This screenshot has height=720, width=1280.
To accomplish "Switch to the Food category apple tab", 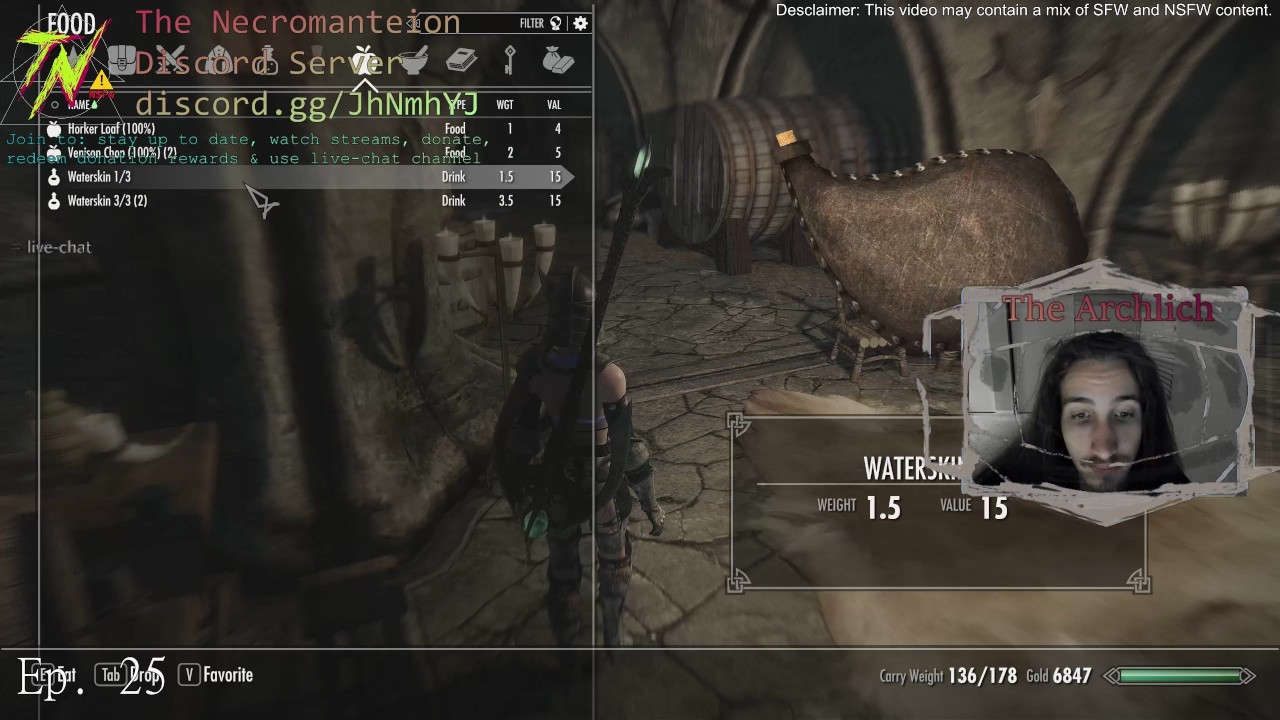I will pos(364,61).
